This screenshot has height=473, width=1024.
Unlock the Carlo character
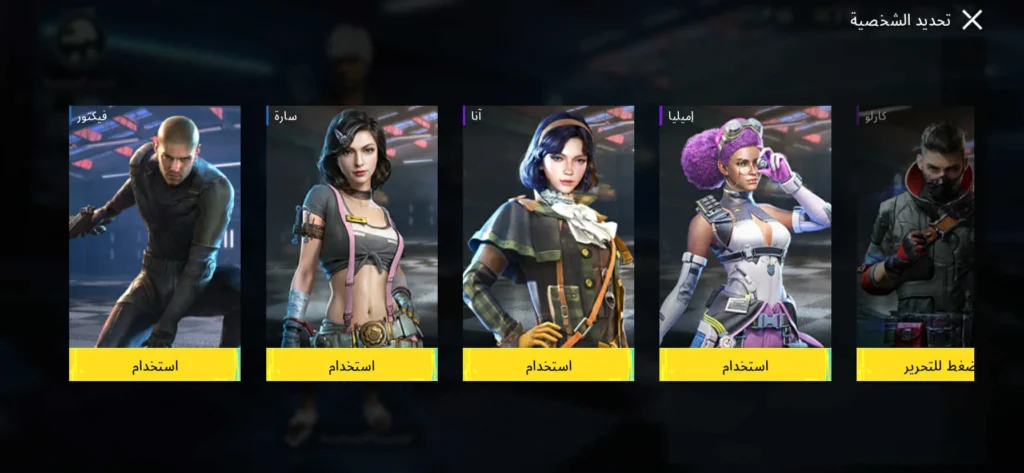[x=916, y=365]
